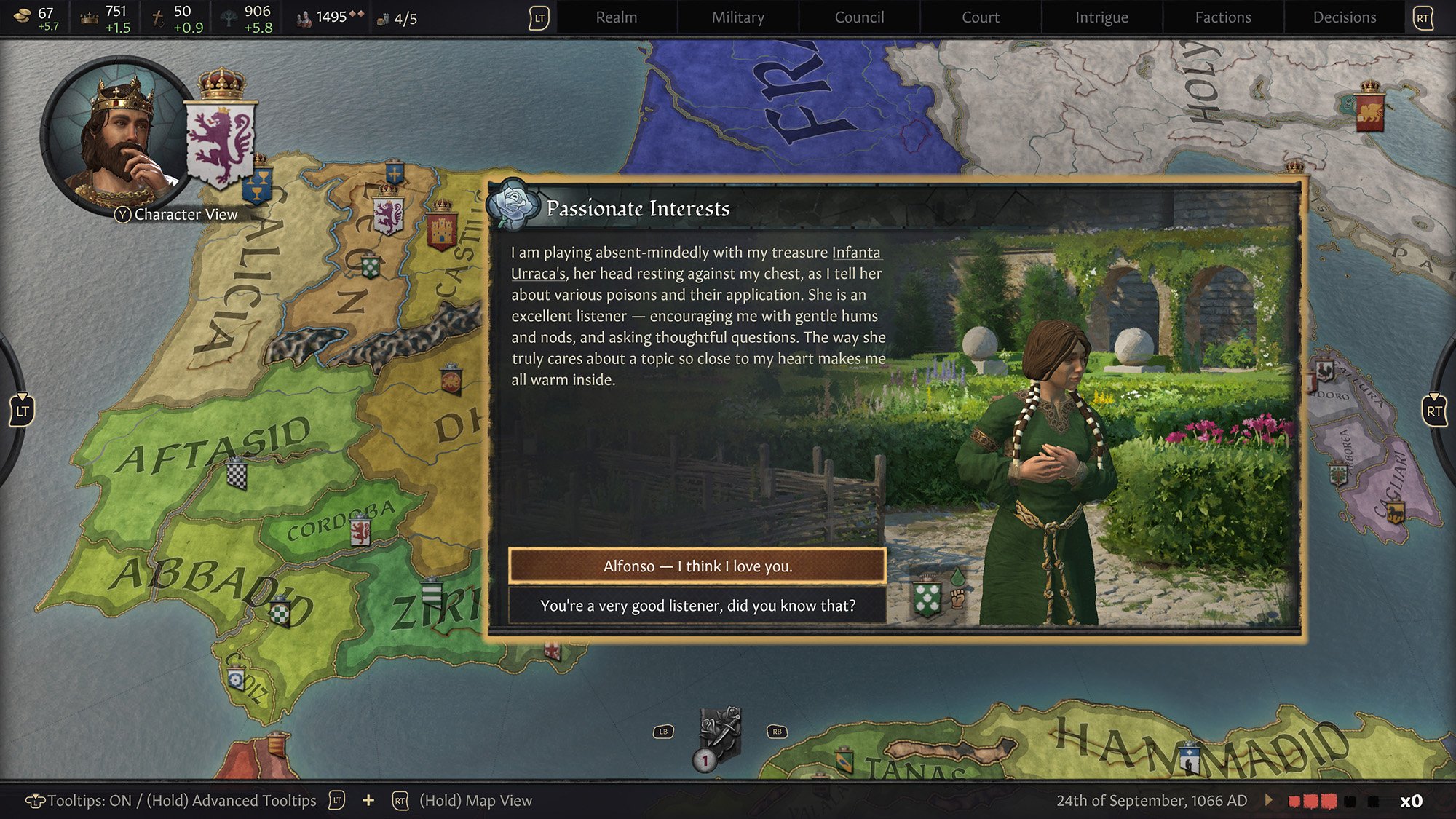Open the Realm tab

tap(616, 17)
